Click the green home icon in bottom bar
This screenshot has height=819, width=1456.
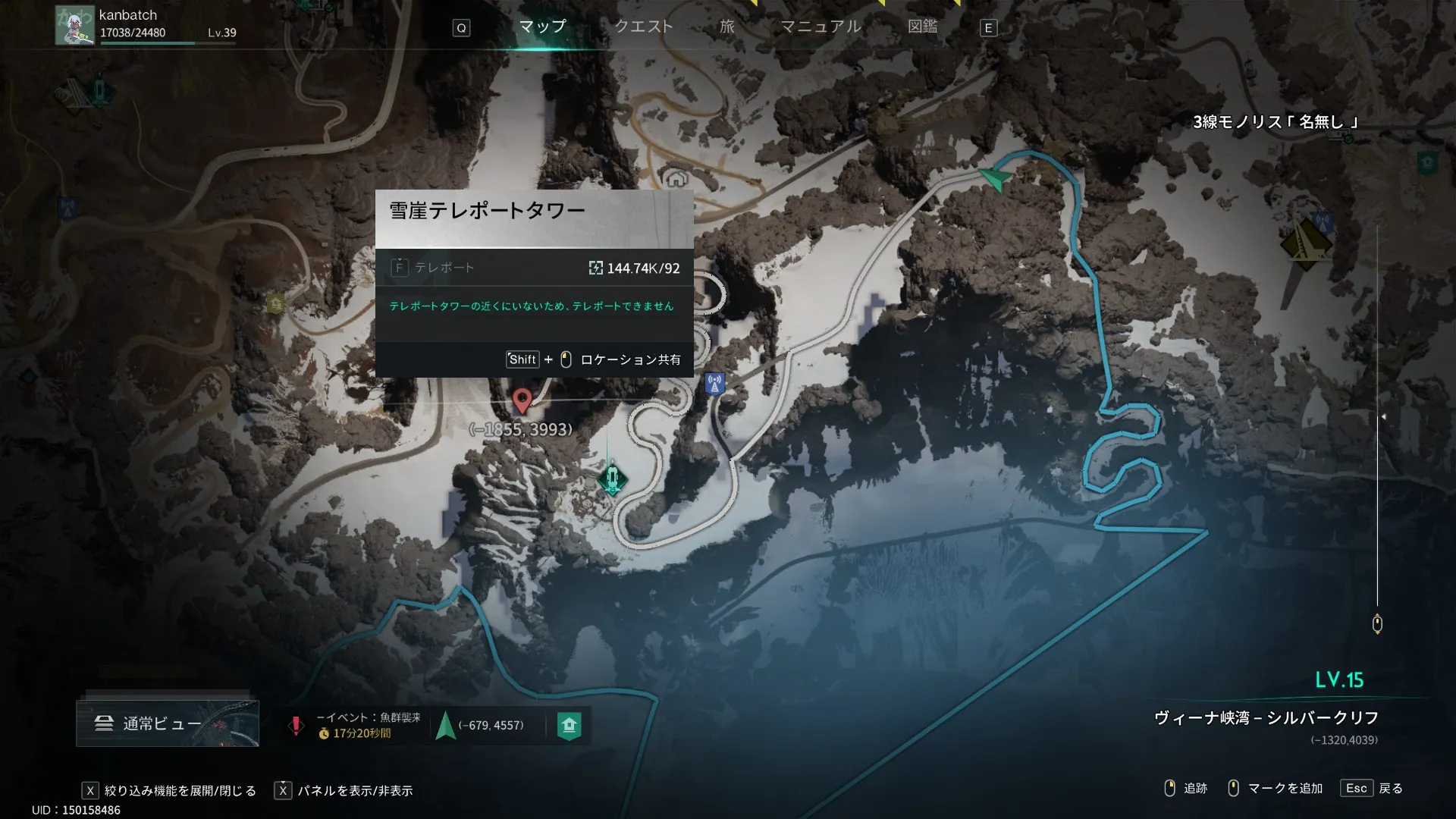click(570, 726)
